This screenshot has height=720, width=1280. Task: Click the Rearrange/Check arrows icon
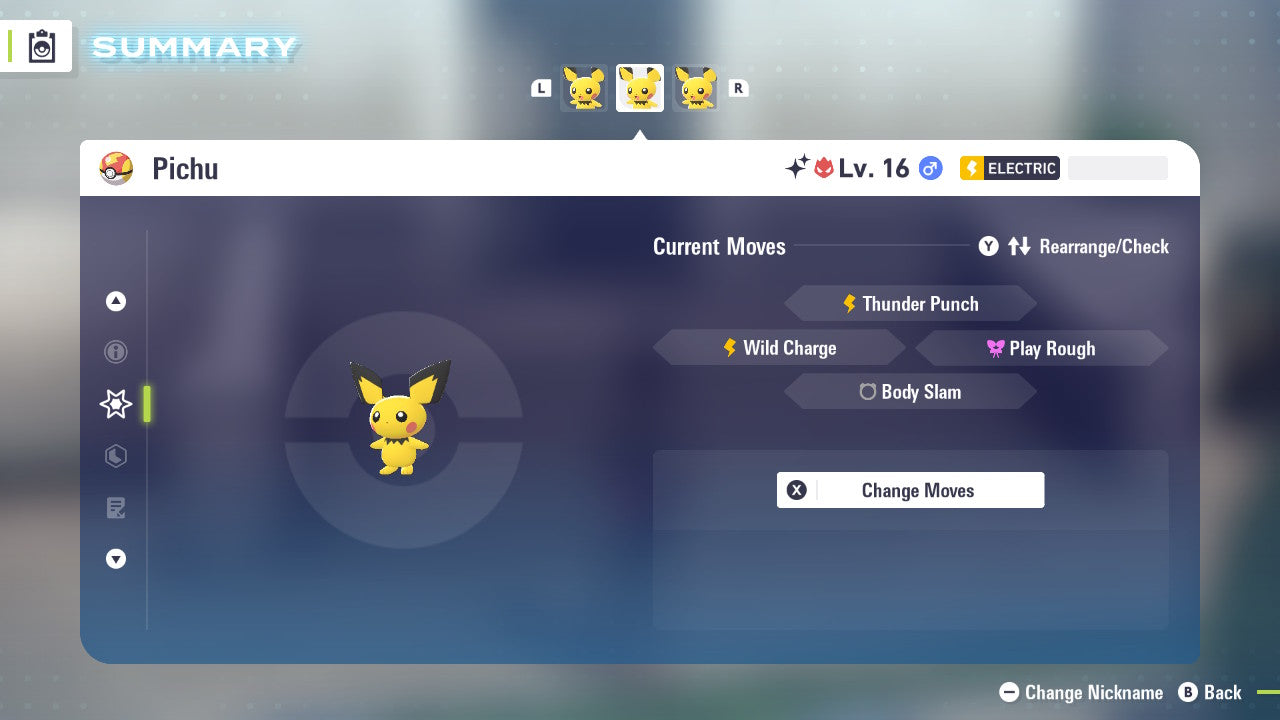click(1019, 246)
